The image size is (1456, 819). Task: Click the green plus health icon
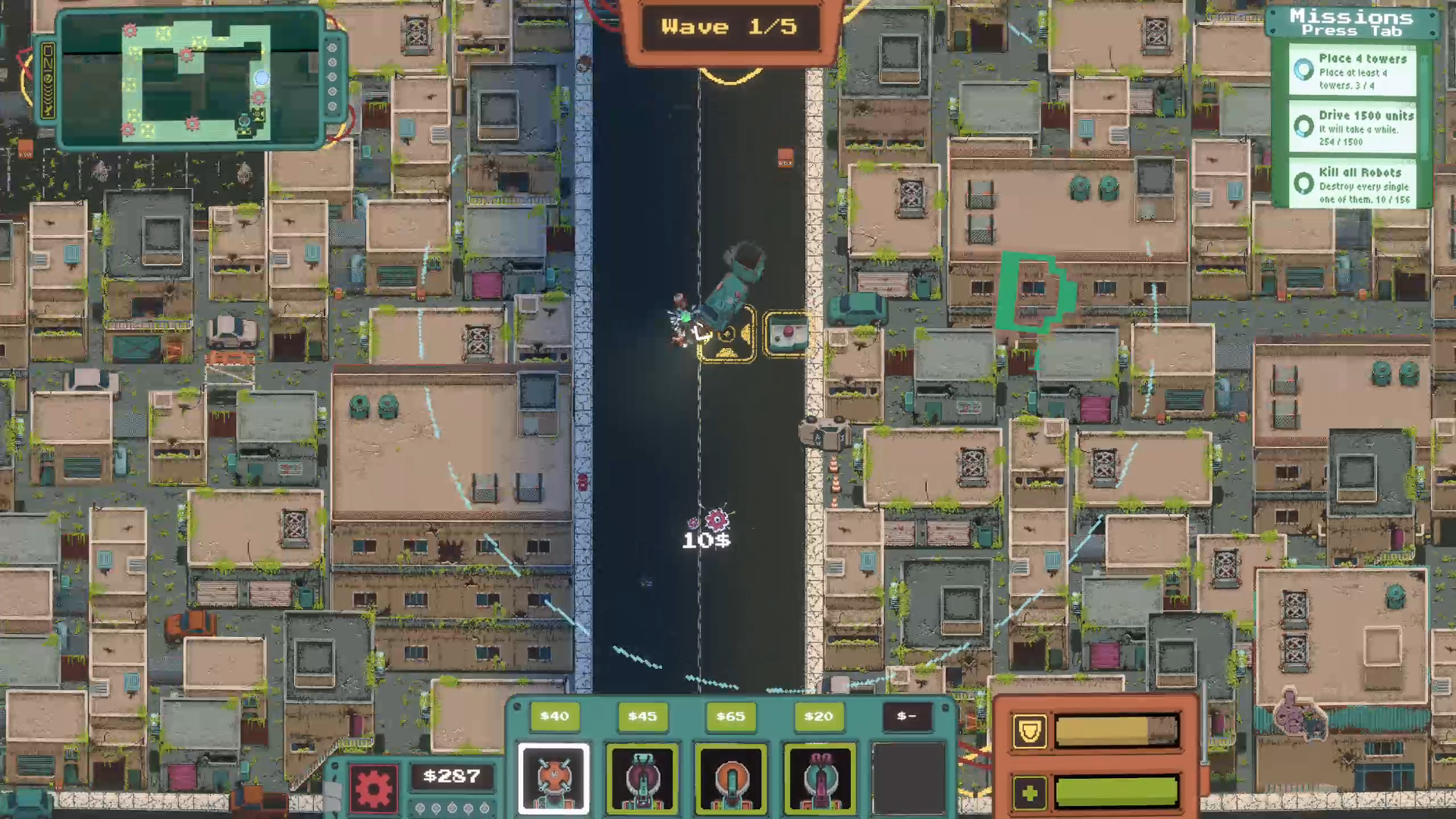1029,793
